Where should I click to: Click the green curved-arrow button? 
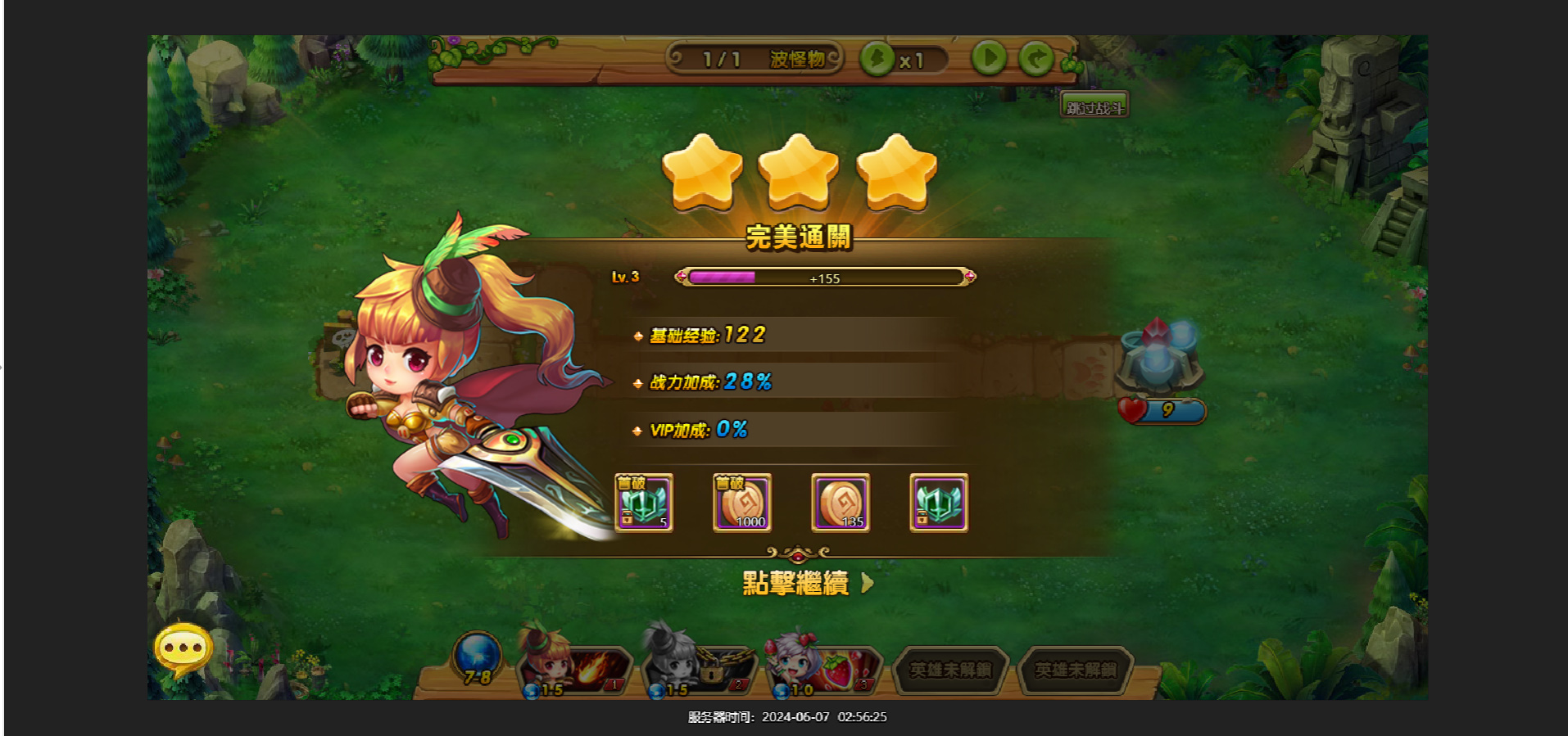(1036, 58)
